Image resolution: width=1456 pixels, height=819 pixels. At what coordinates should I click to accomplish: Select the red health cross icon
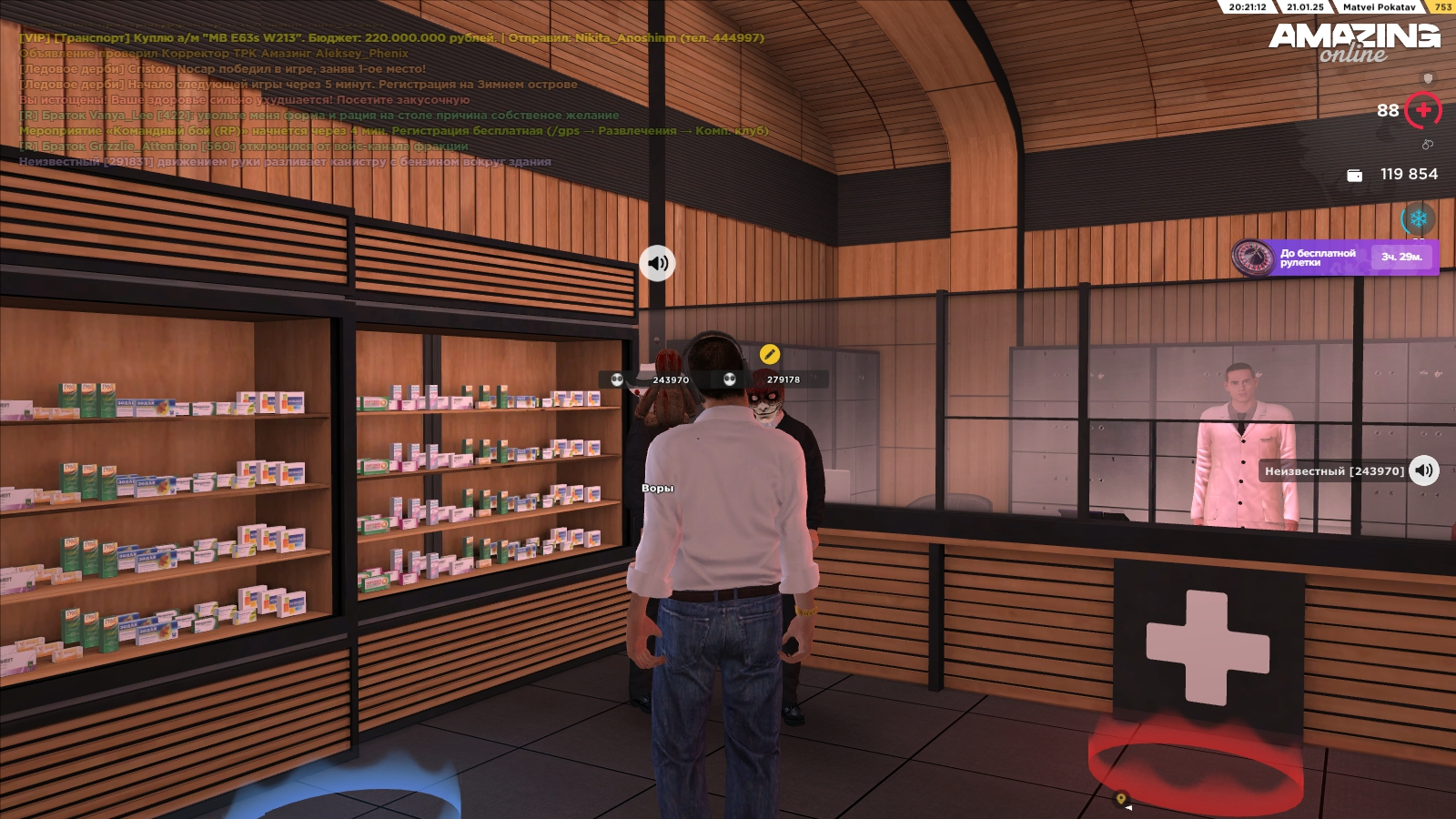(x=1423, y=111)
